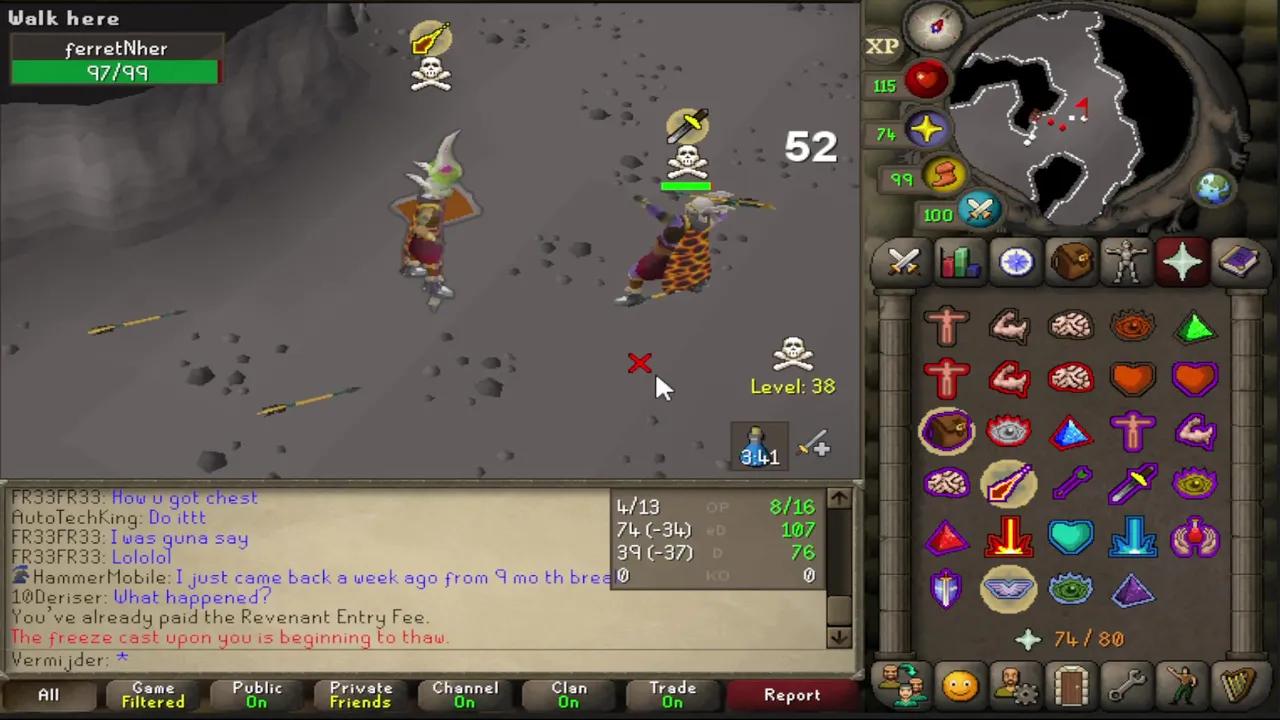Select the All chat tab
The height and width of the screenshot is (720, 1280).
point(48,694)
